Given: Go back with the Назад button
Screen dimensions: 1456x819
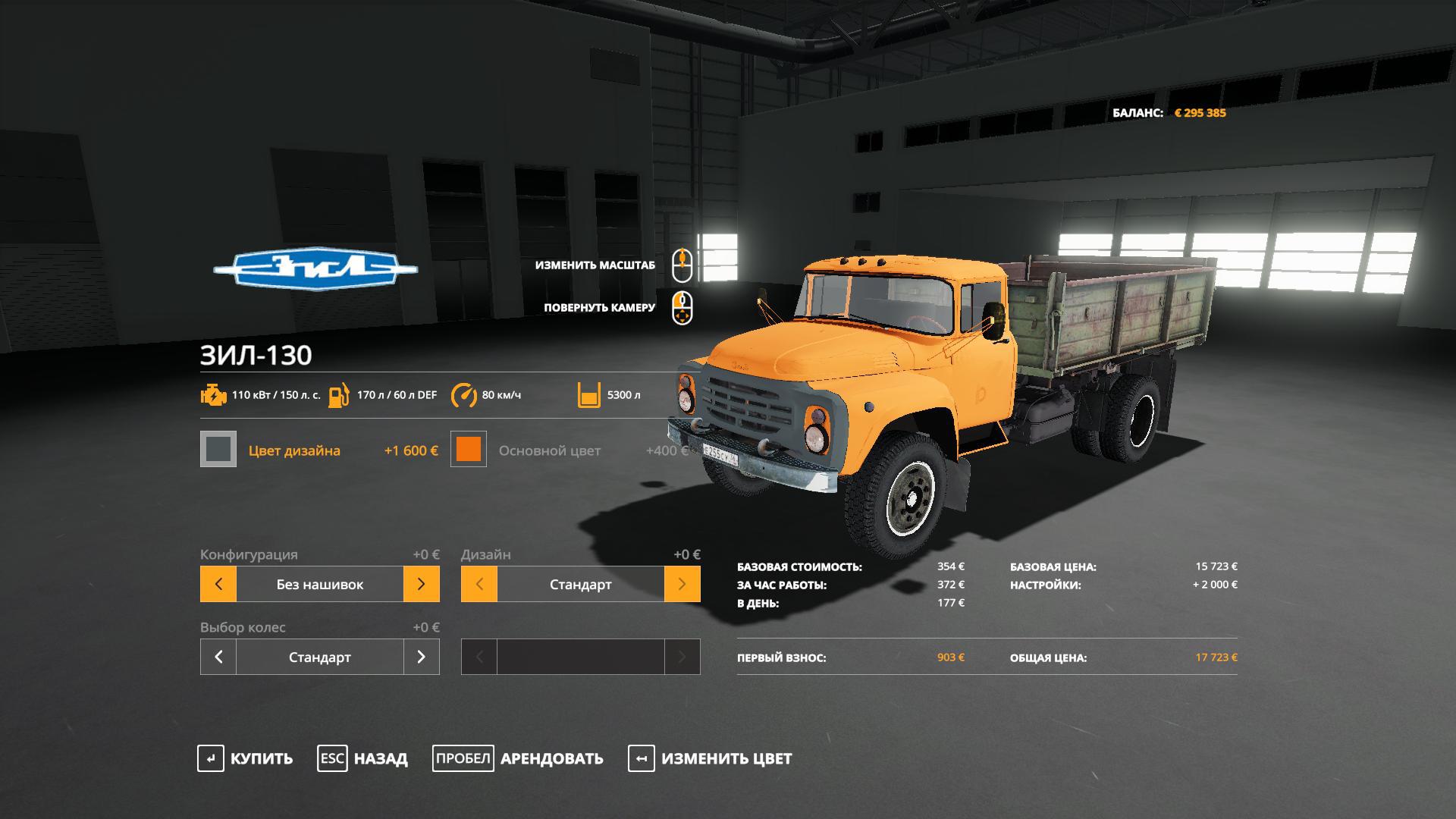Looking at the screenshot, I should click(x=362, y=758).
